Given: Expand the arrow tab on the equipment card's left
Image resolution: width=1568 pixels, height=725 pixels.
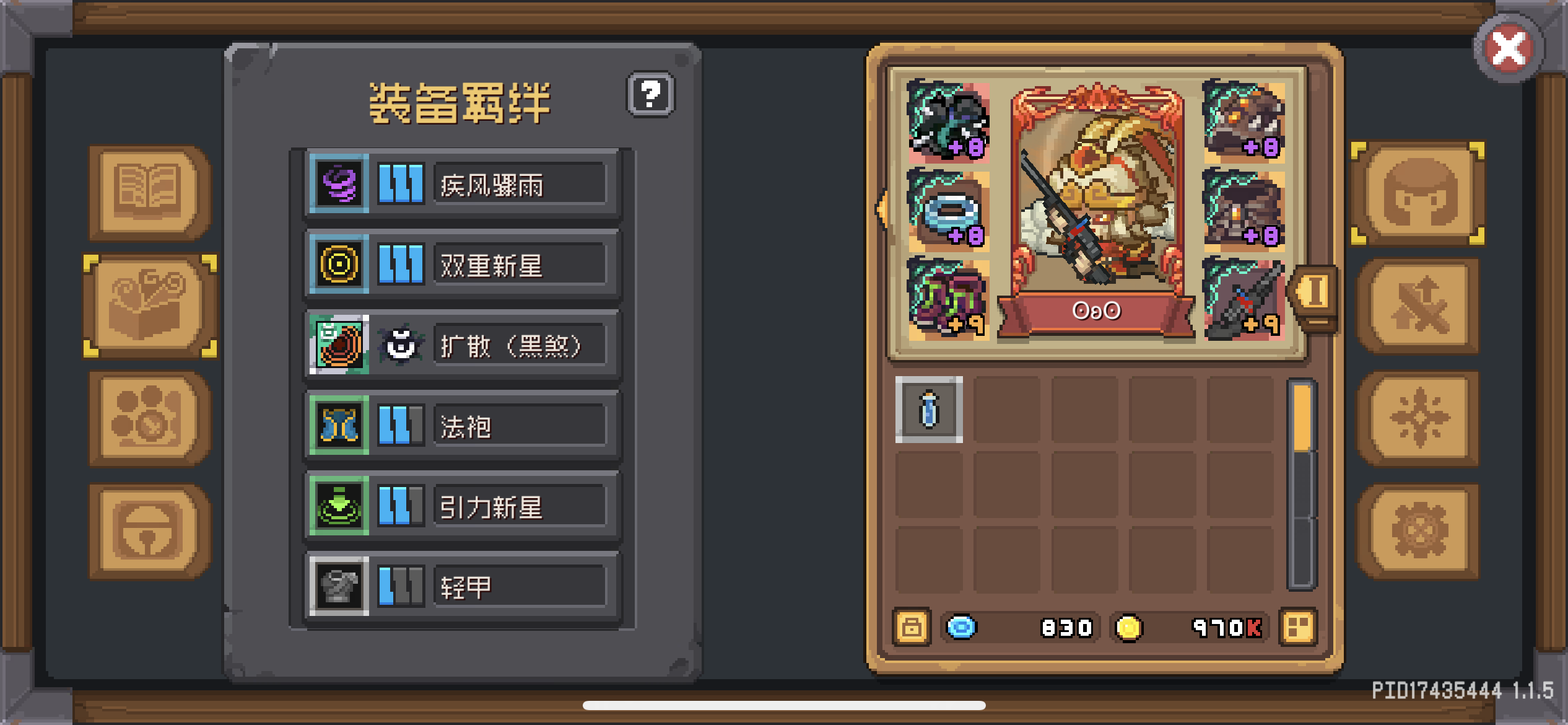Looking at the screenshot, I should tap(882, 210).
